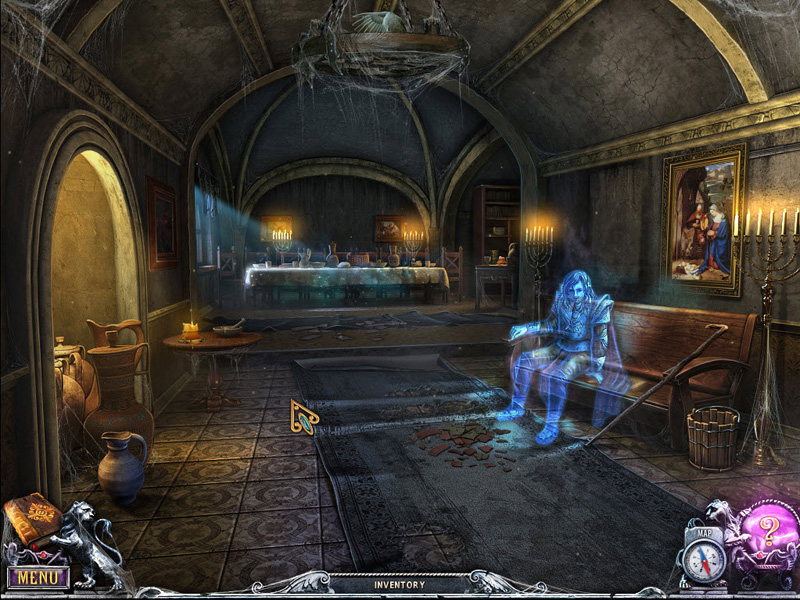The image size is (800, 600).
Task: Open the Map compass
Action: (707, 556)
